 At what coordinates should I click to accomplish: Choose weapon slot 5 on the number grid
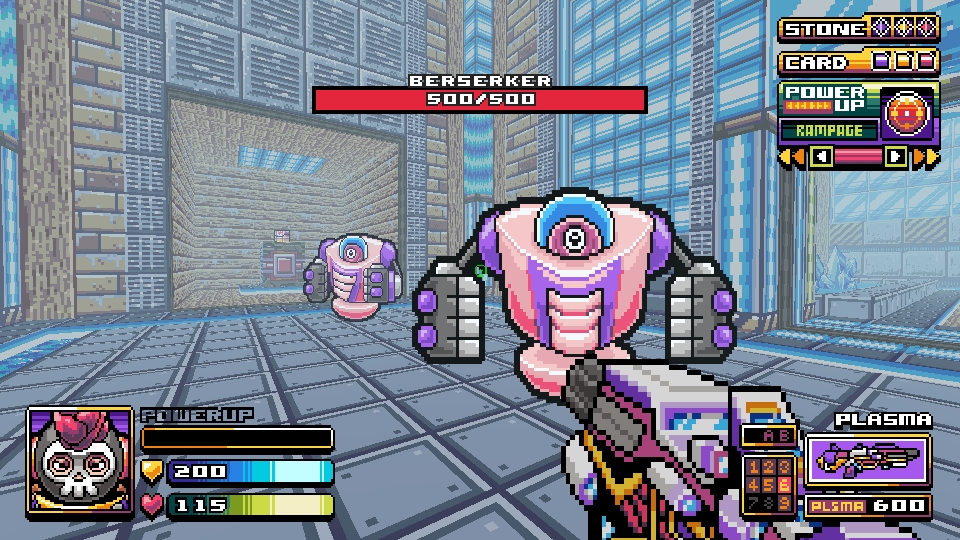click(x=769, y=485)
